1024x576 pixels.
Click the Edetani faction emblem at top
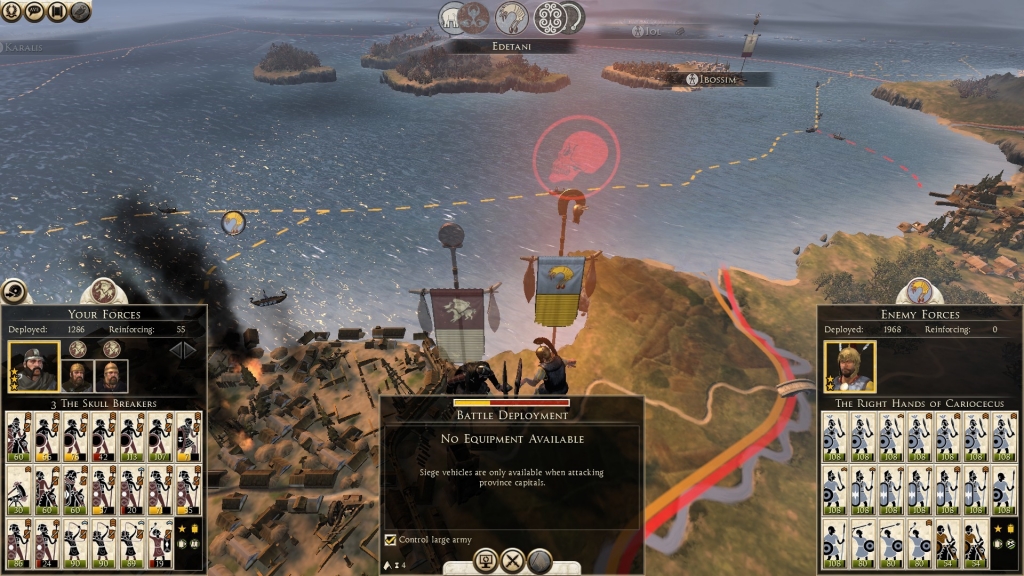[x=512, y=17]
